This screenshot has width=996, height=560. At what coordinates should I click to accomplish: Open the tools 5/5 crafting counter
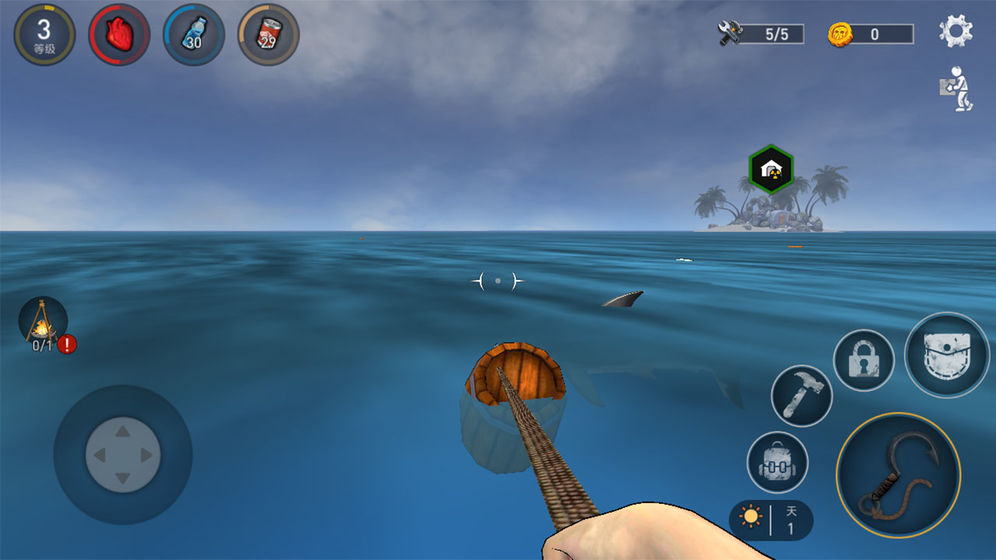(x=761, y=34)
